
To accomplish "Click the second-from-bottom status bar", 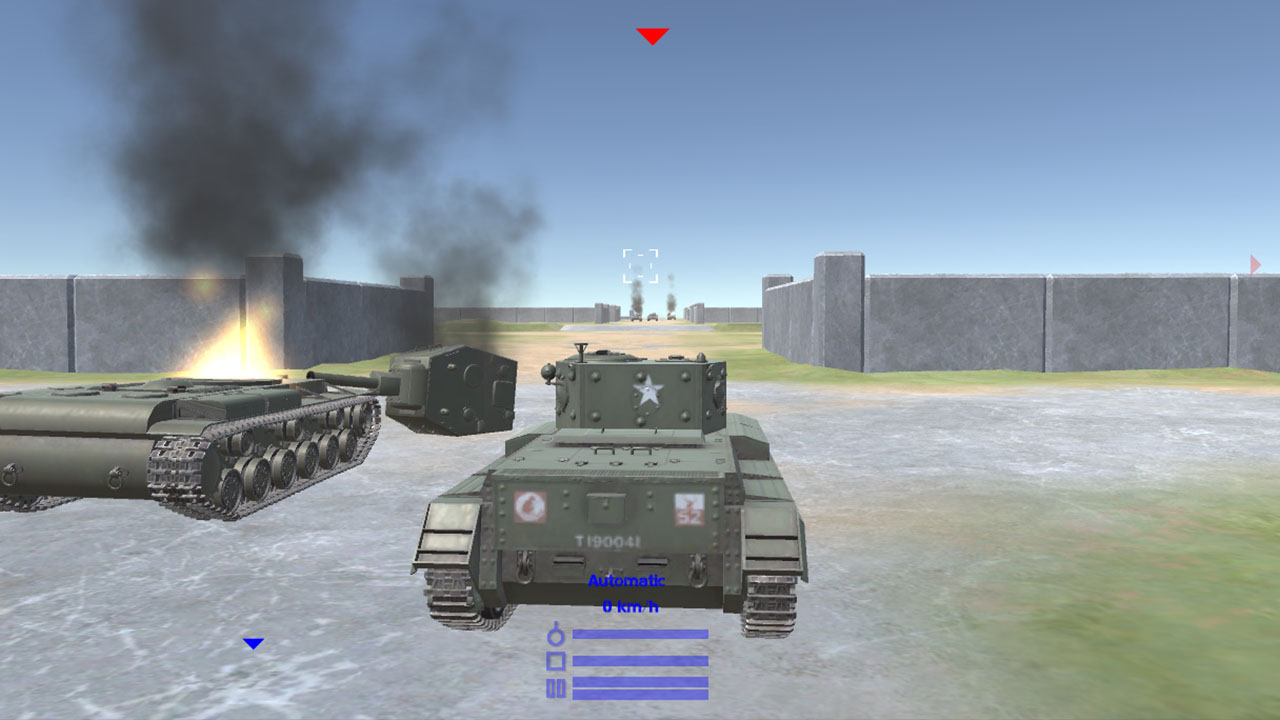I will 640,683.
